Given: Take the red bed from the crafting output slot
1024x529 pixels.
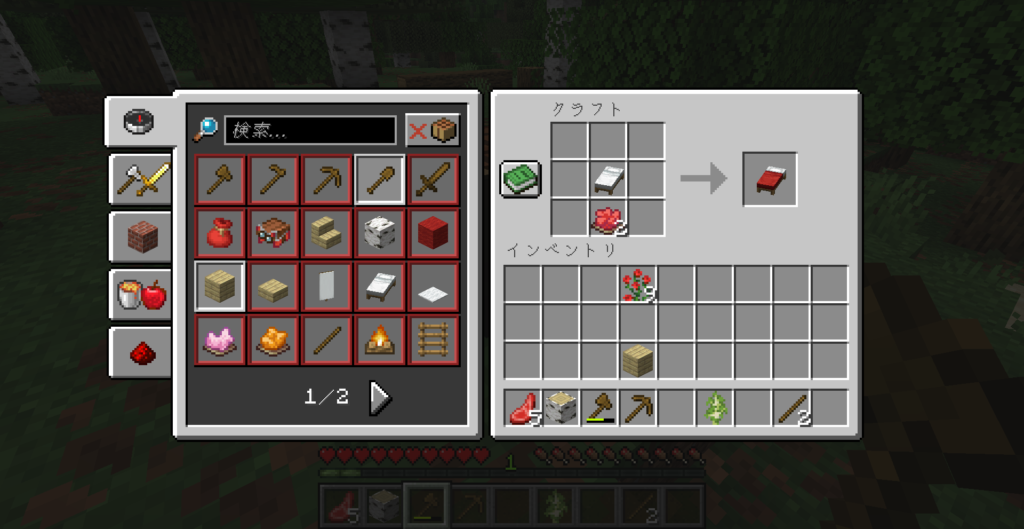Looking at the screenshot, I should pyautogui.click(x=769, y=180).
